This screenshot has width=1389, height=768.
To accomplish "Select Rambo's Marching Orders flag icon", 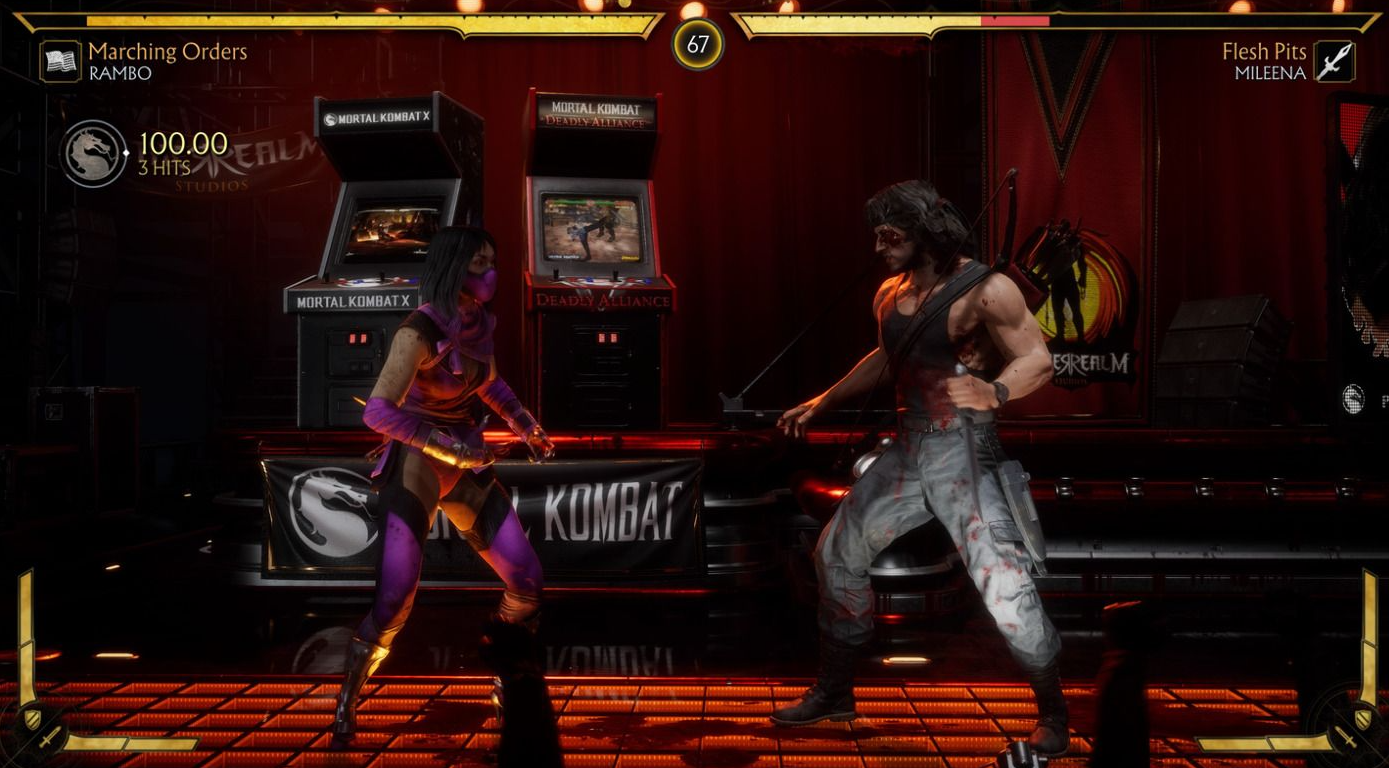I will (x=60, y=61).
